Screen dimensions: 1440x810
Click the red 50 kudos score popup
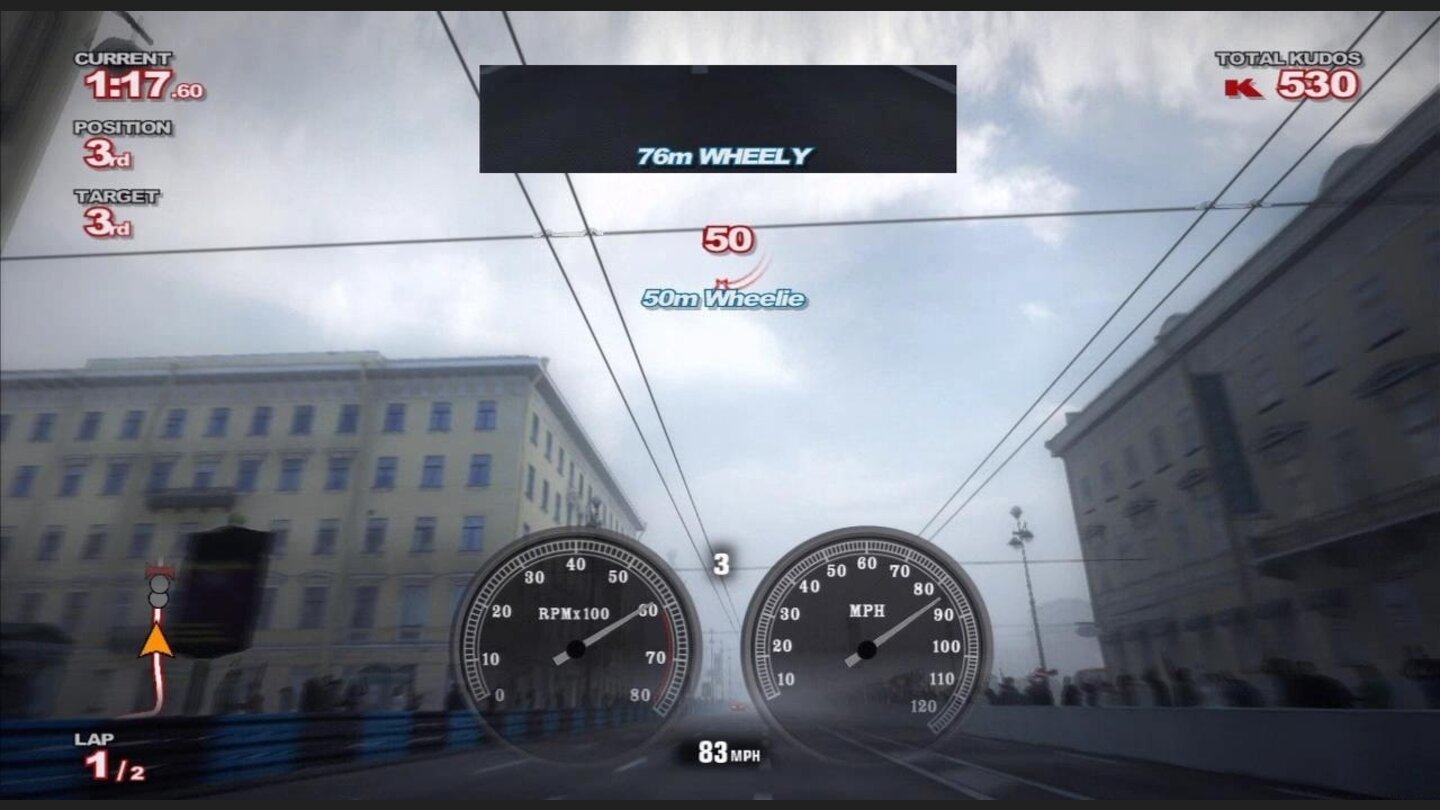point(729,240)
